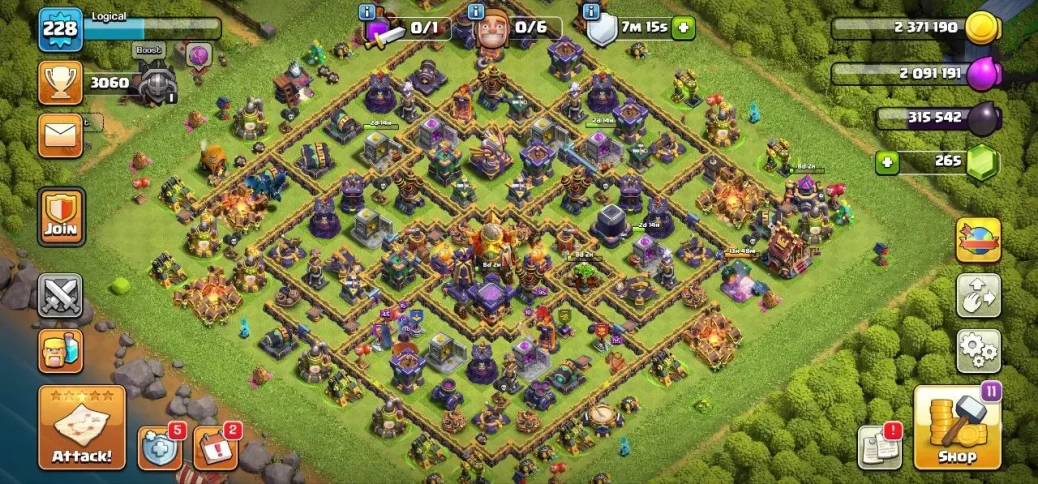Open the player profile level 228 badge

59,31
